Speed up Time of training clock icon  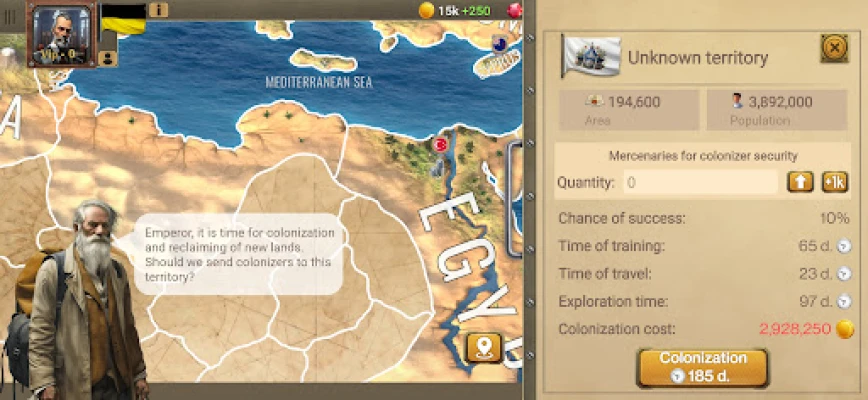(x=844, y=246)
